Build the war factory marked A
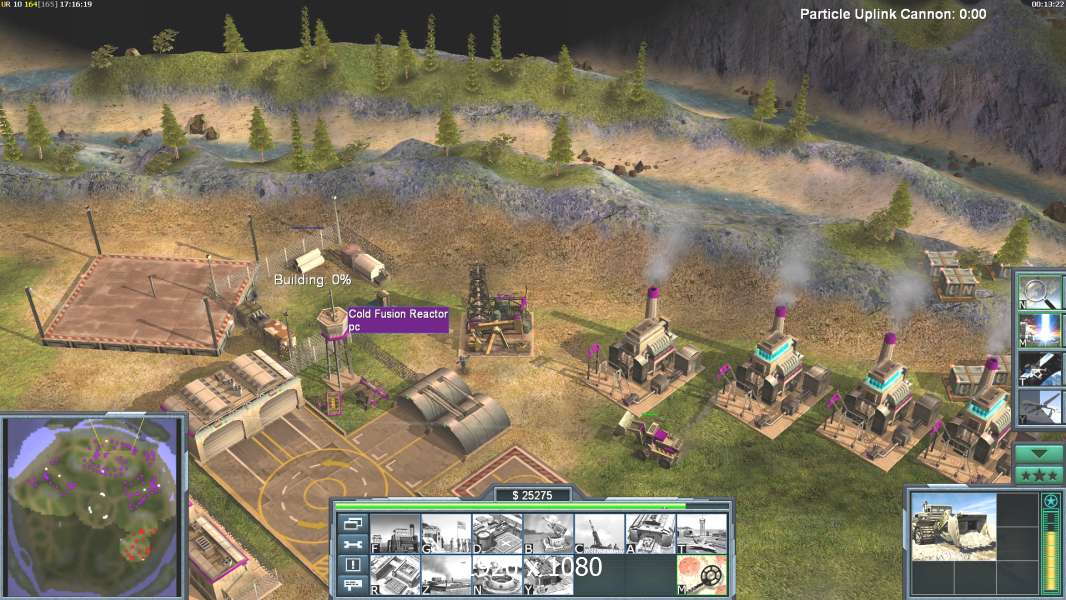 650,533
